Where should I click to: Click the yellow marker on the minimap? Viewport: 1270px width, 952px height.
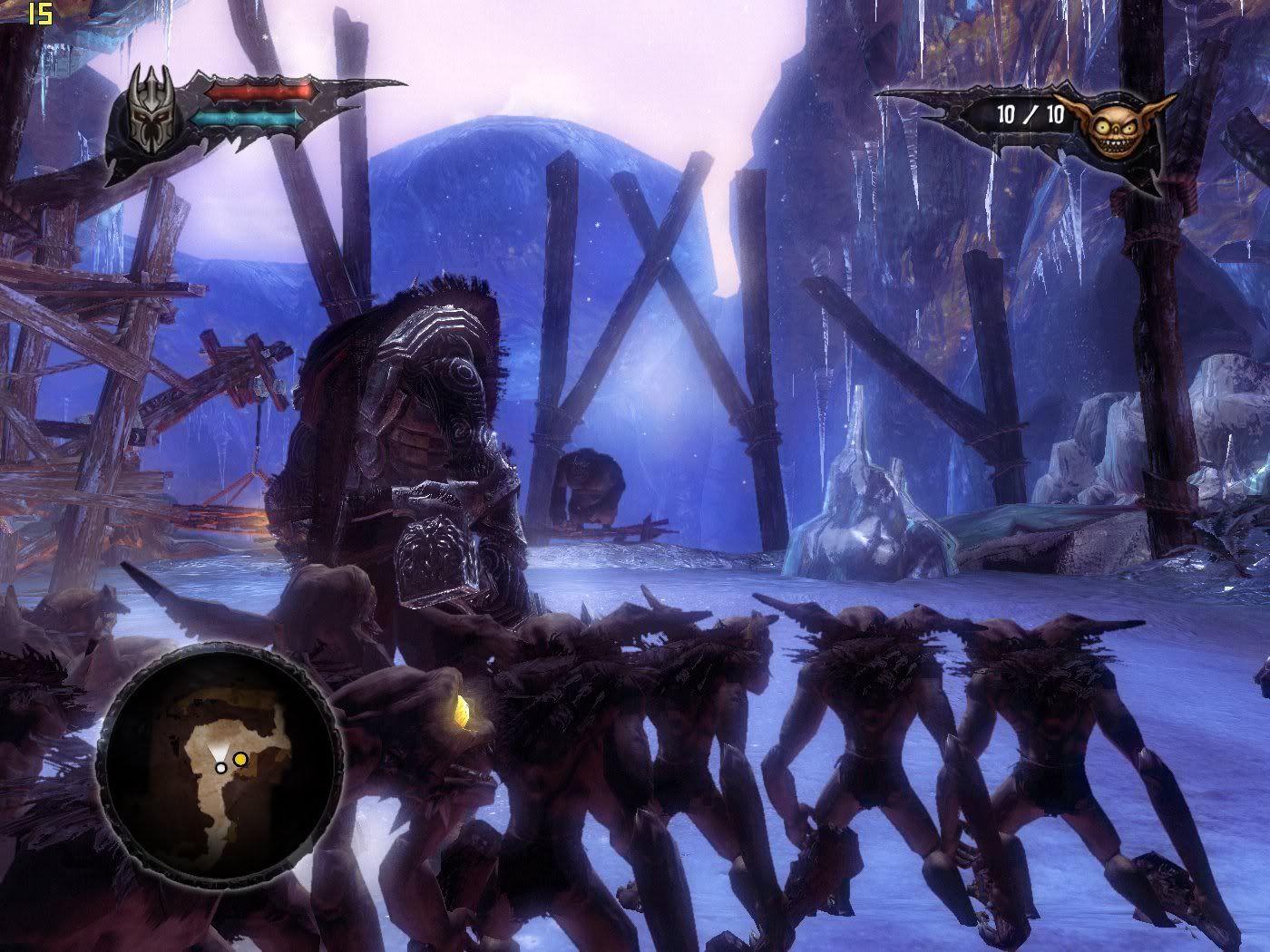point(239,759)
